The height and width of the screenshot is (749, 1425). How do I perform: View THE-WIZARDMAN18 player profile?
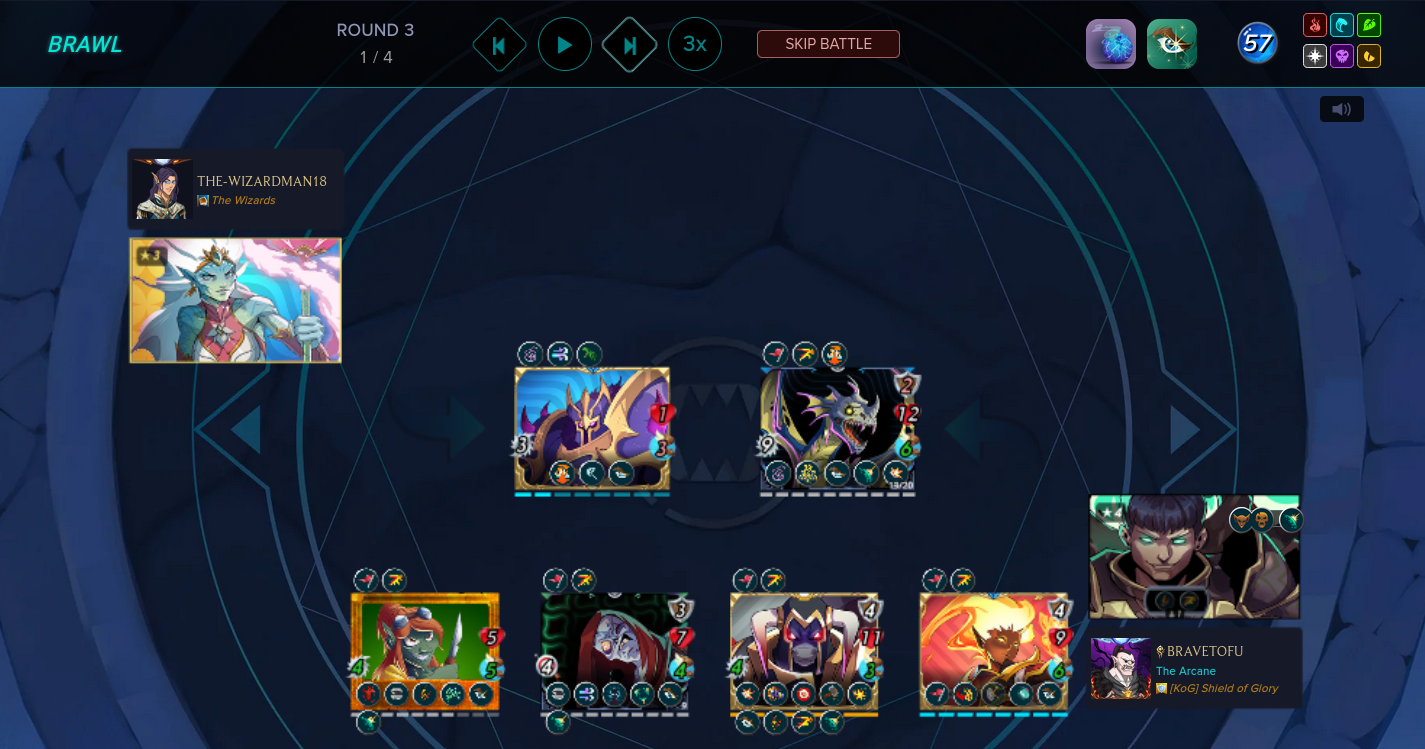tap(261, 181)
